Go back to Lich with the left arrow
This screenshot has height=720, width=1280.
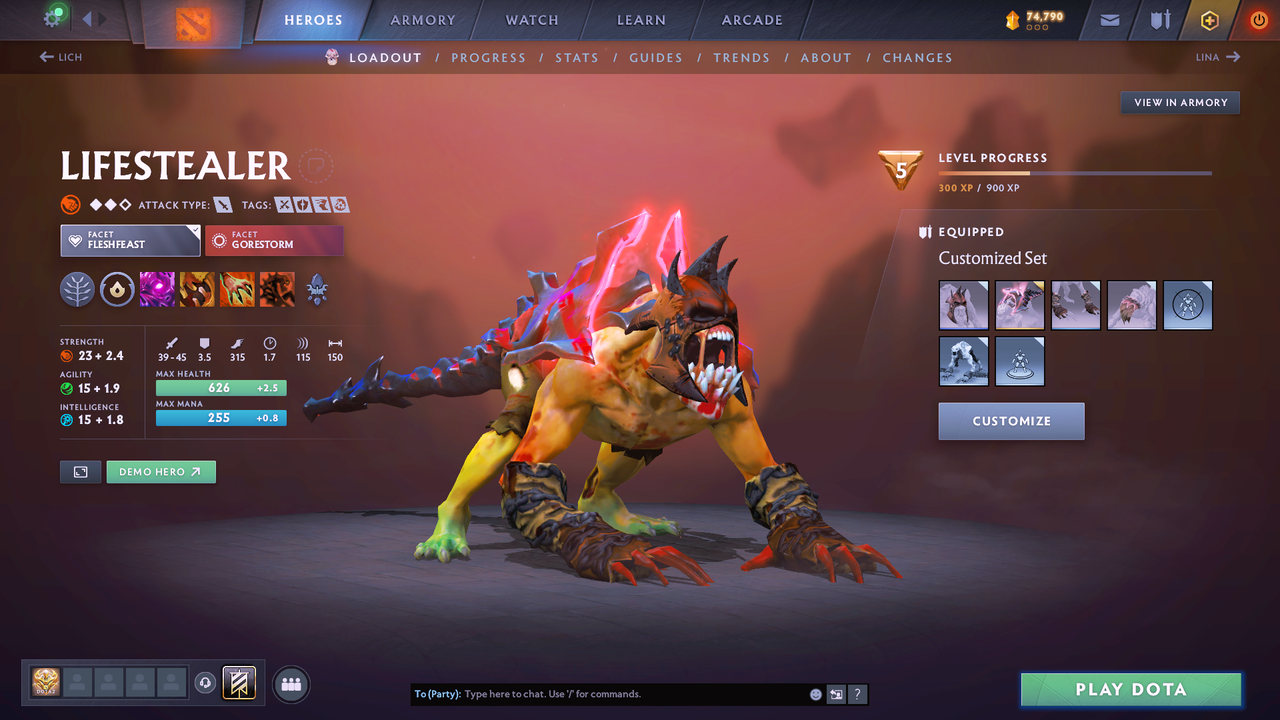click(x=60, y=57)
